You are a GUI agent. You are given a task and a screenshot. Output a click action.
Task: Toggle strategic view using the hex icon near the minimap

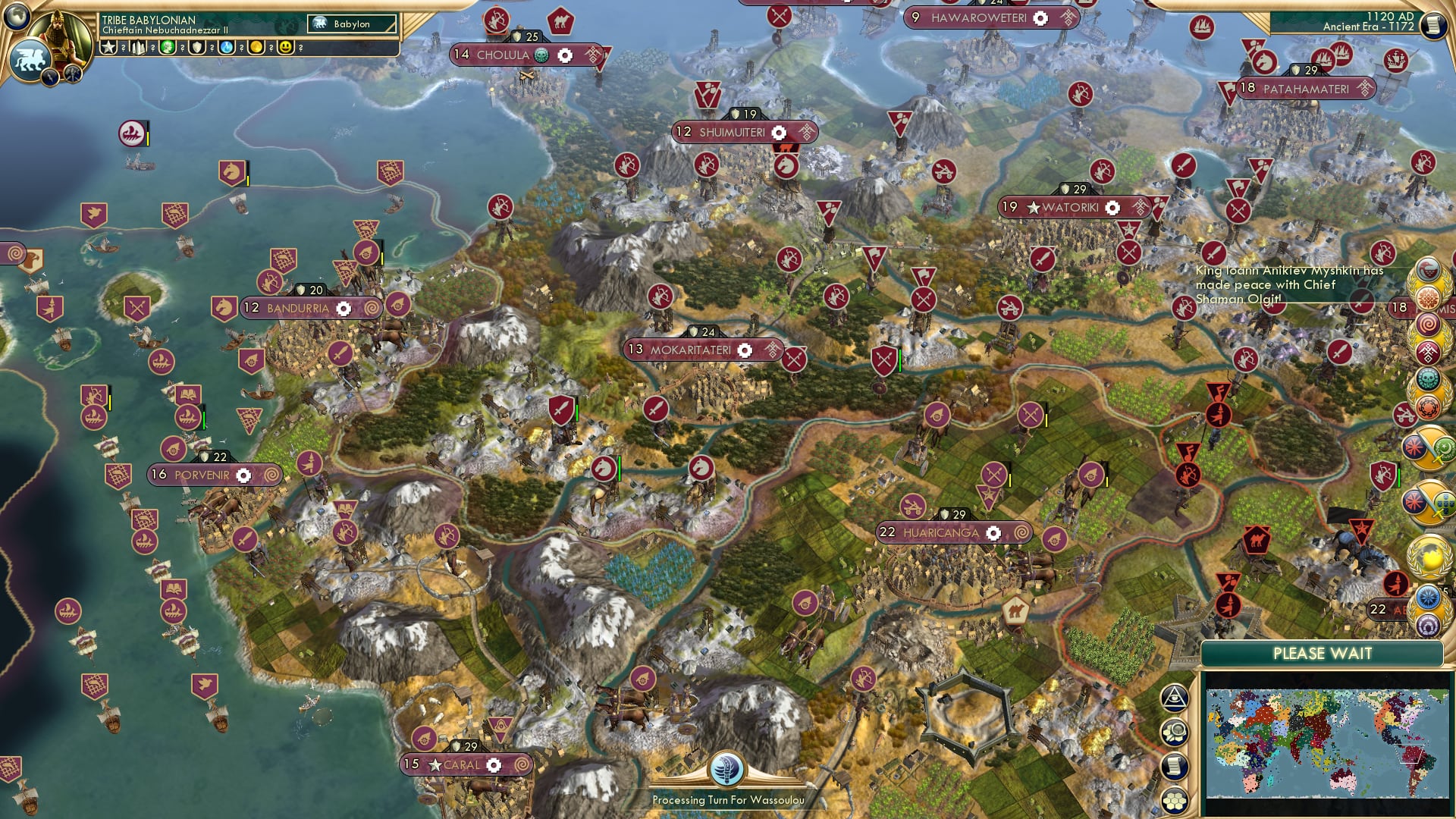[1174, 733]
